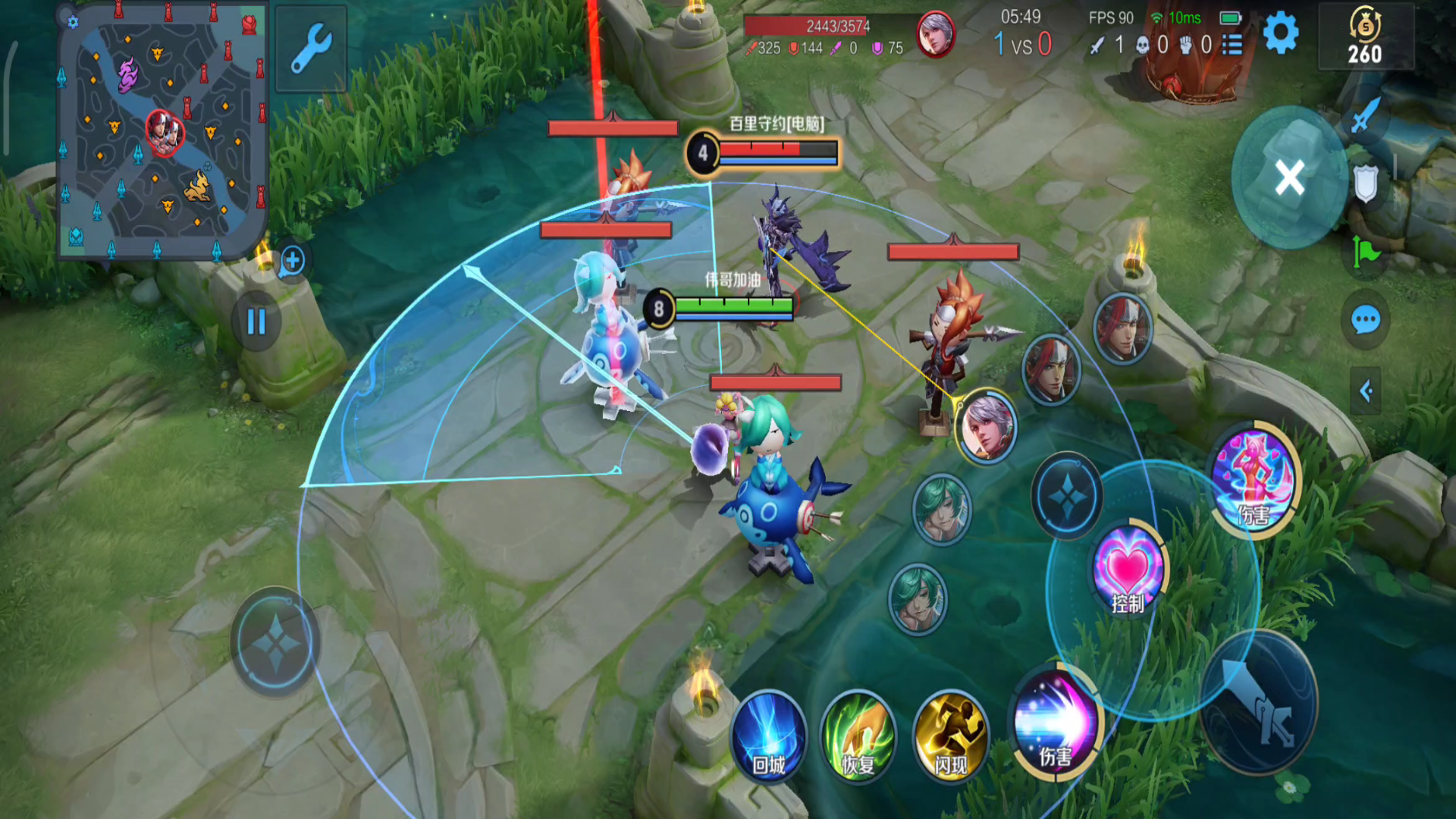The image size is (1456, 819).
Task: Click the plus button beside minimap
Action: point(292,261)
